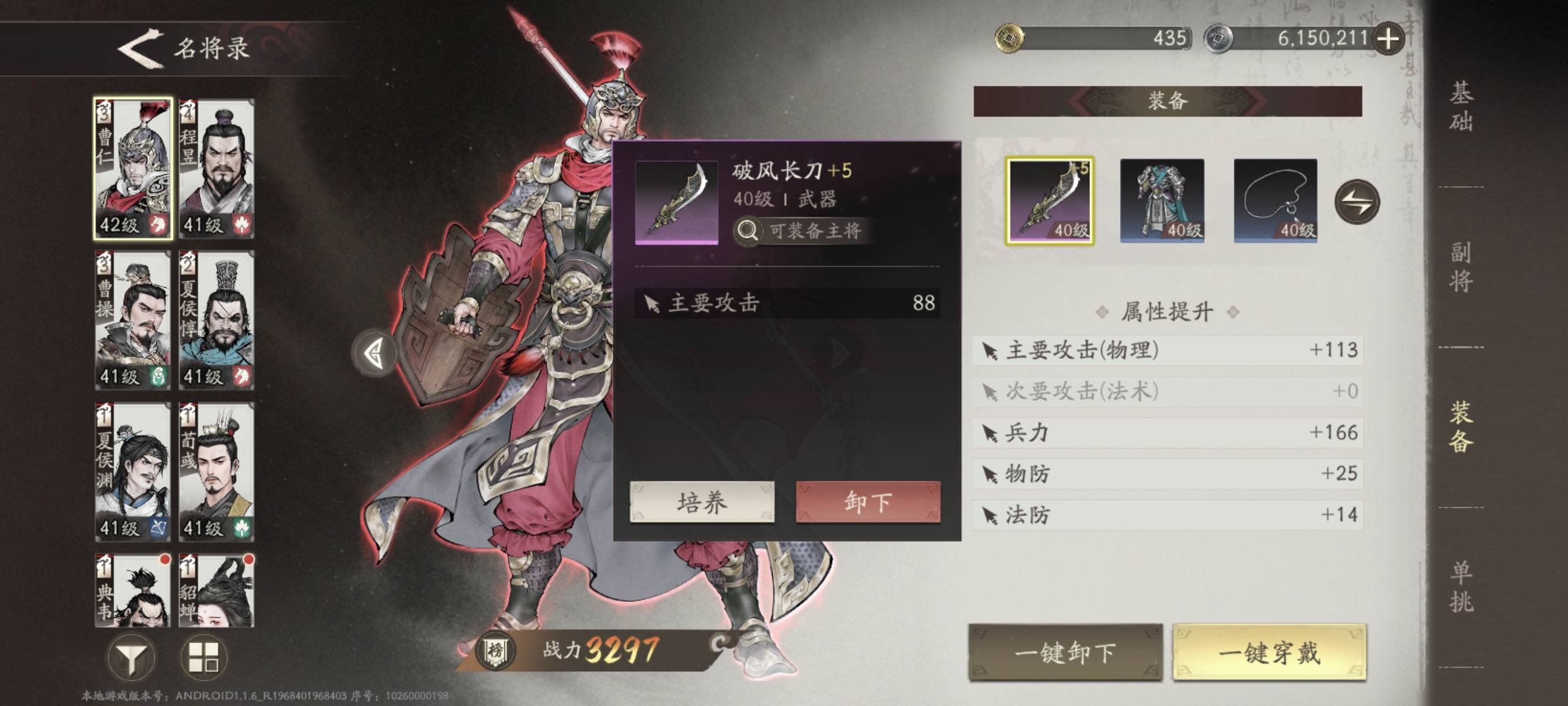
Task: Select the level 40 armor slot
Action: 1162,201
